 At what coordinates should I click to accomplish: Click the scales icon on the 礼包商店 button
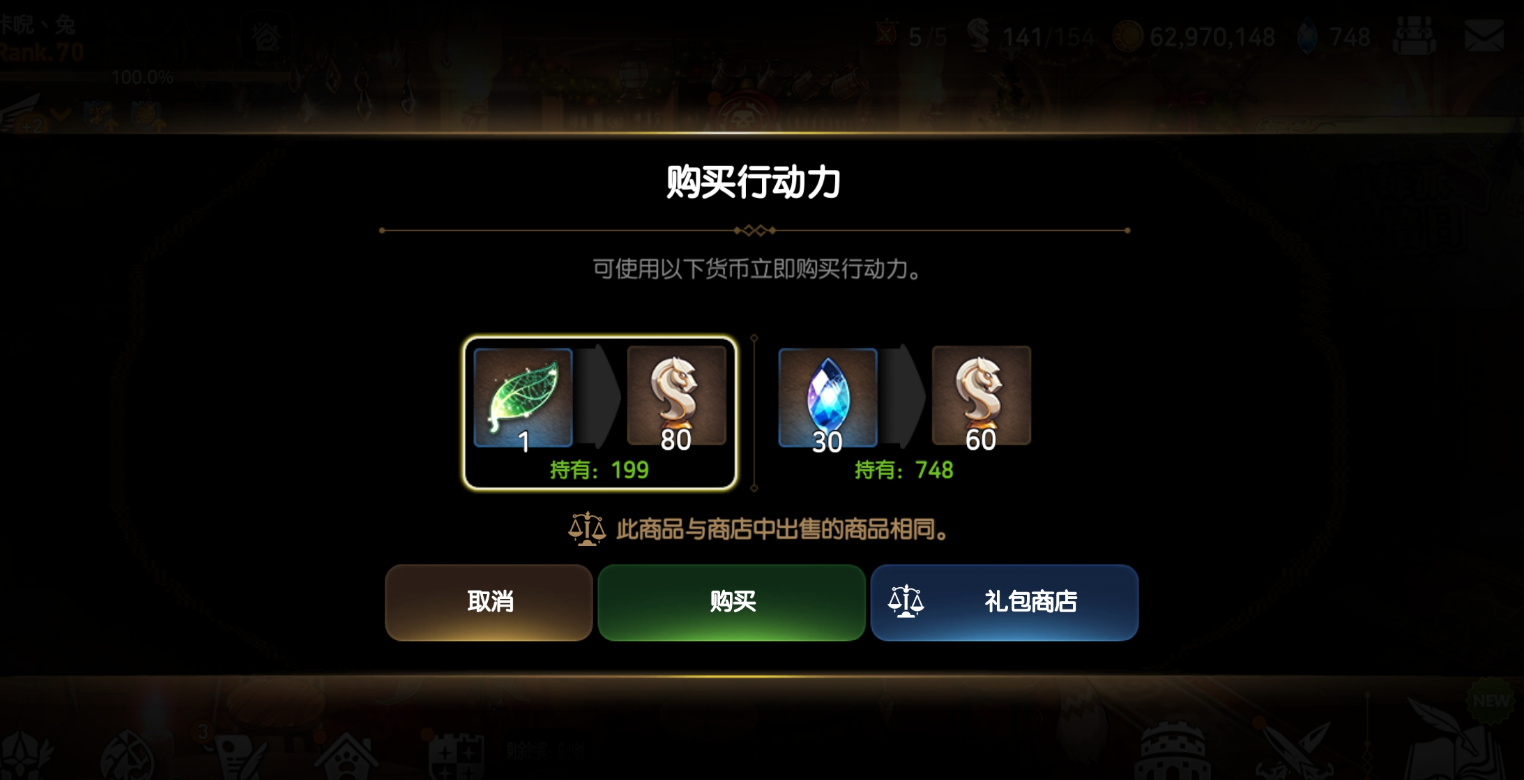click(905, 602)
